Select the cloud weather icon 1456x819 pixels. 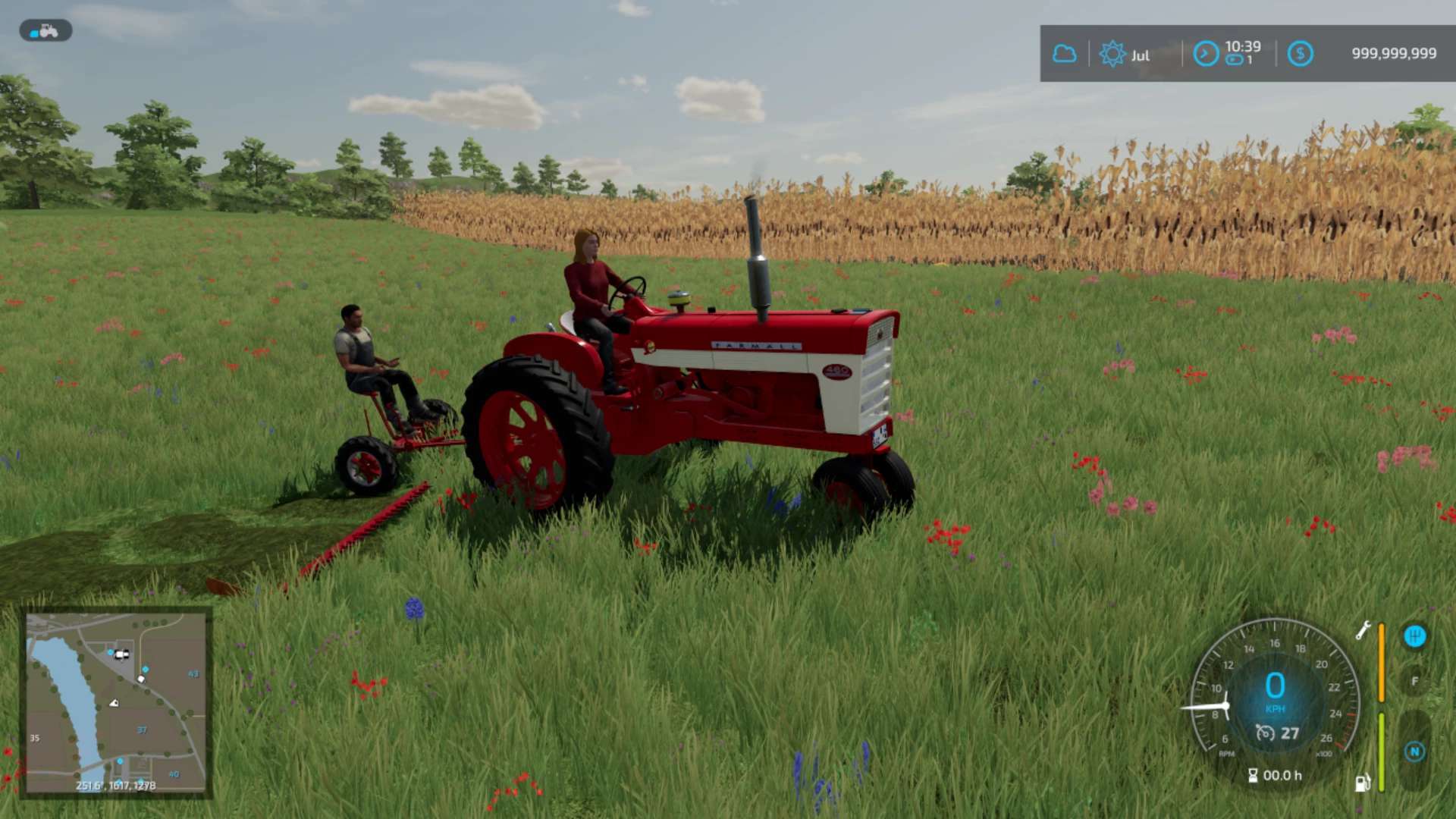click(x=1064, y=54)
